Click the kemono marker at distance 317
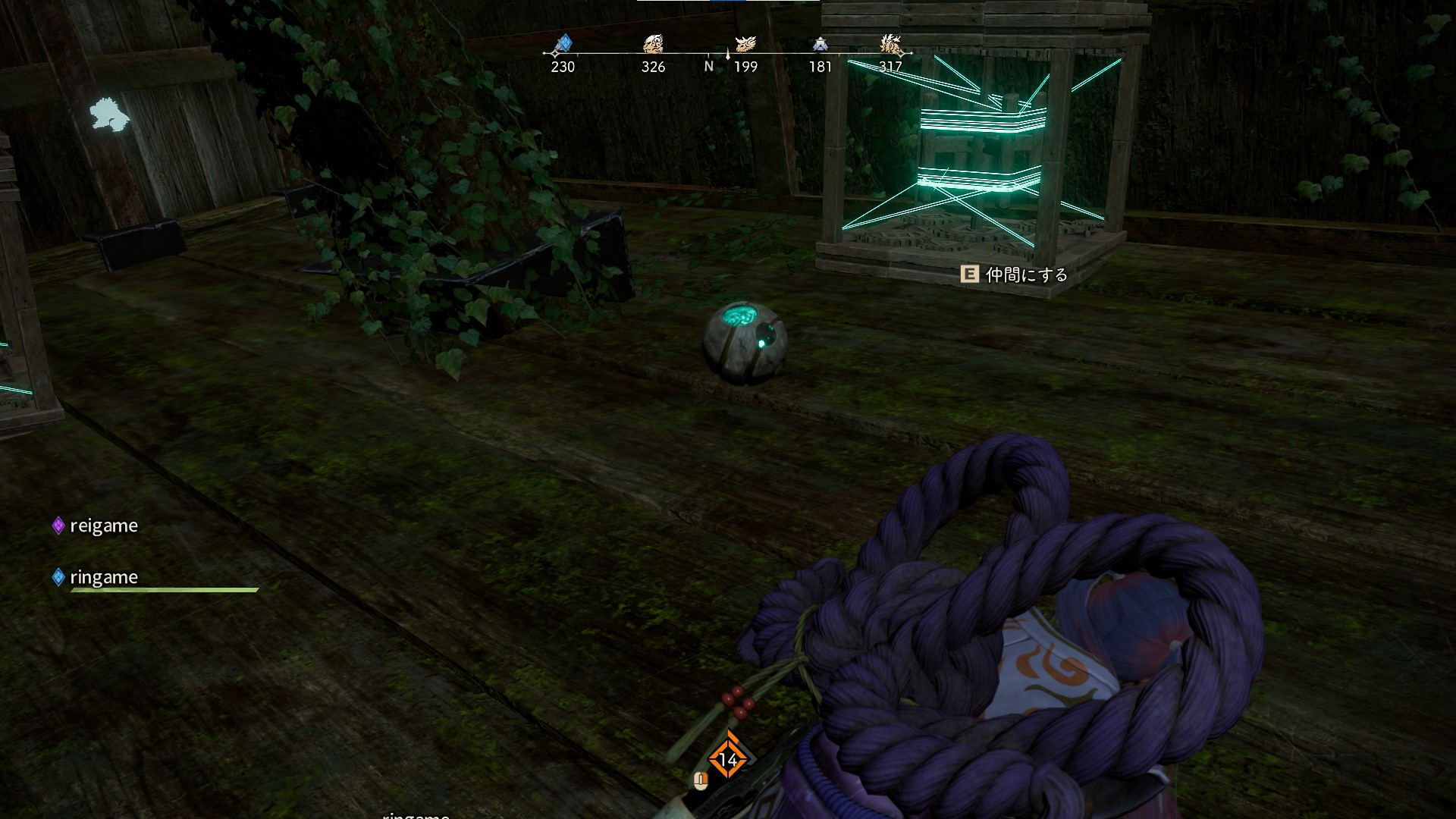This screenshot has height=819, width=1456. coord(891,45)
